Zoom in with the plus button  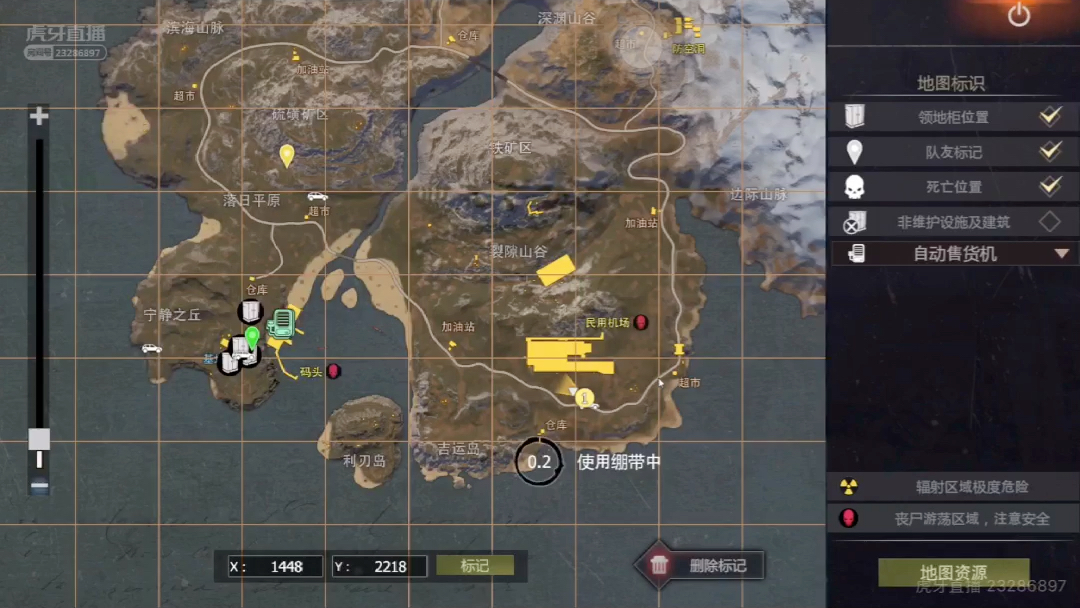tap(39, 117)
